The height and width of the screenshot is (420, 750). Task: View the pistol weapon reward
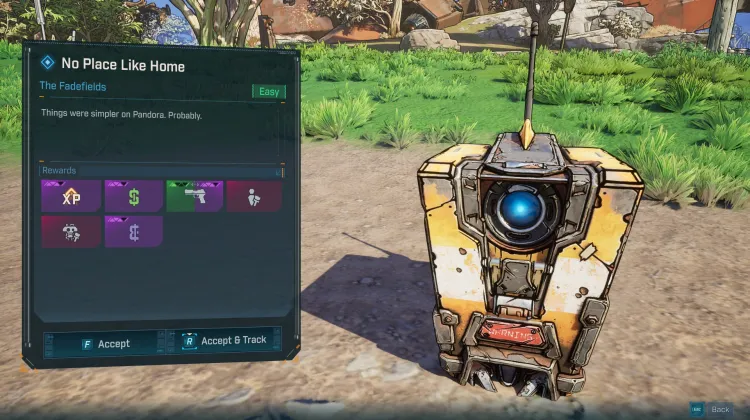tap(194, 196)
